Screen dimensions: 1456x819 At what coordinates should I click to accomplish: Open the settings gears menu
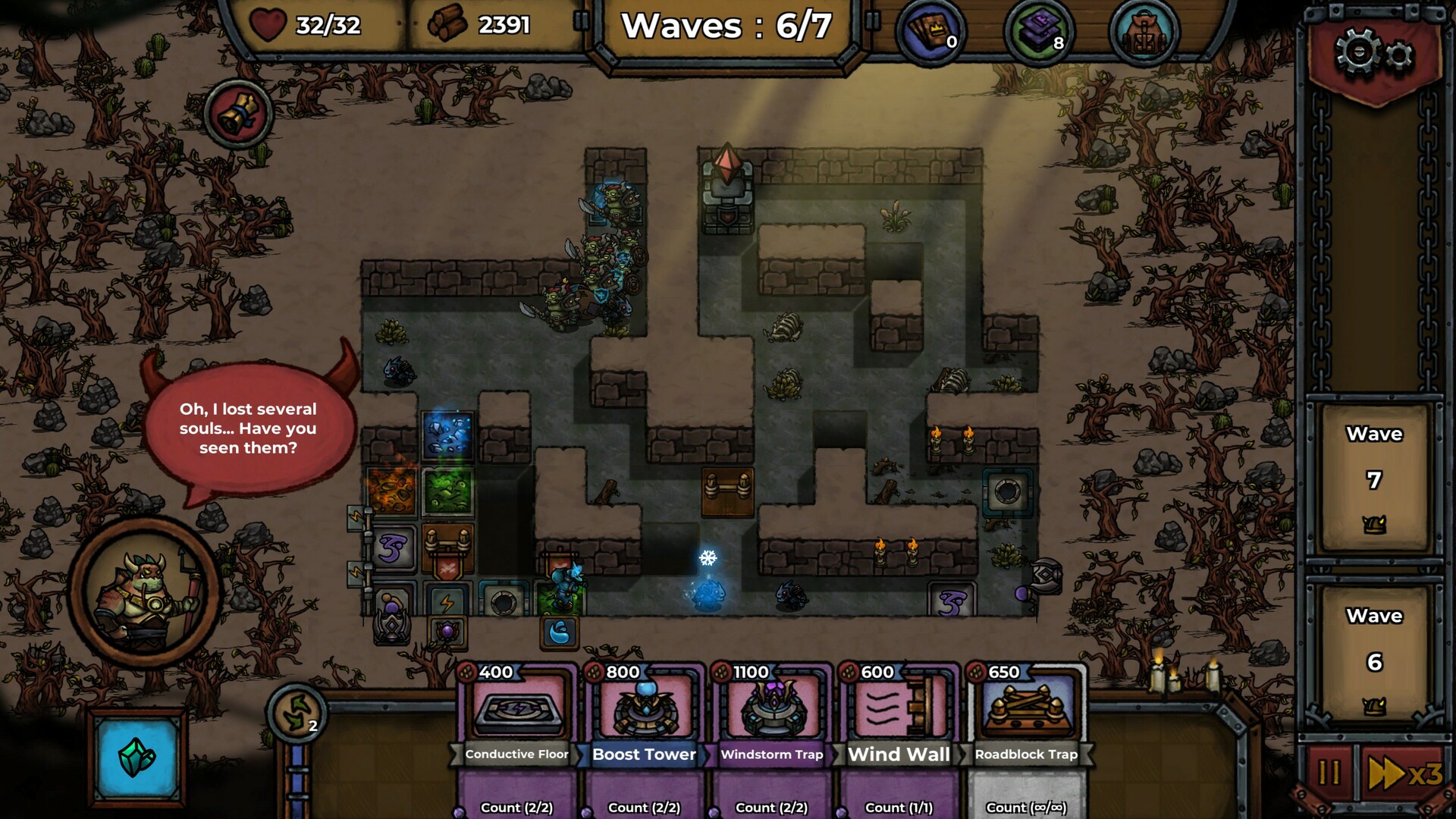(x=1373, y=53)
